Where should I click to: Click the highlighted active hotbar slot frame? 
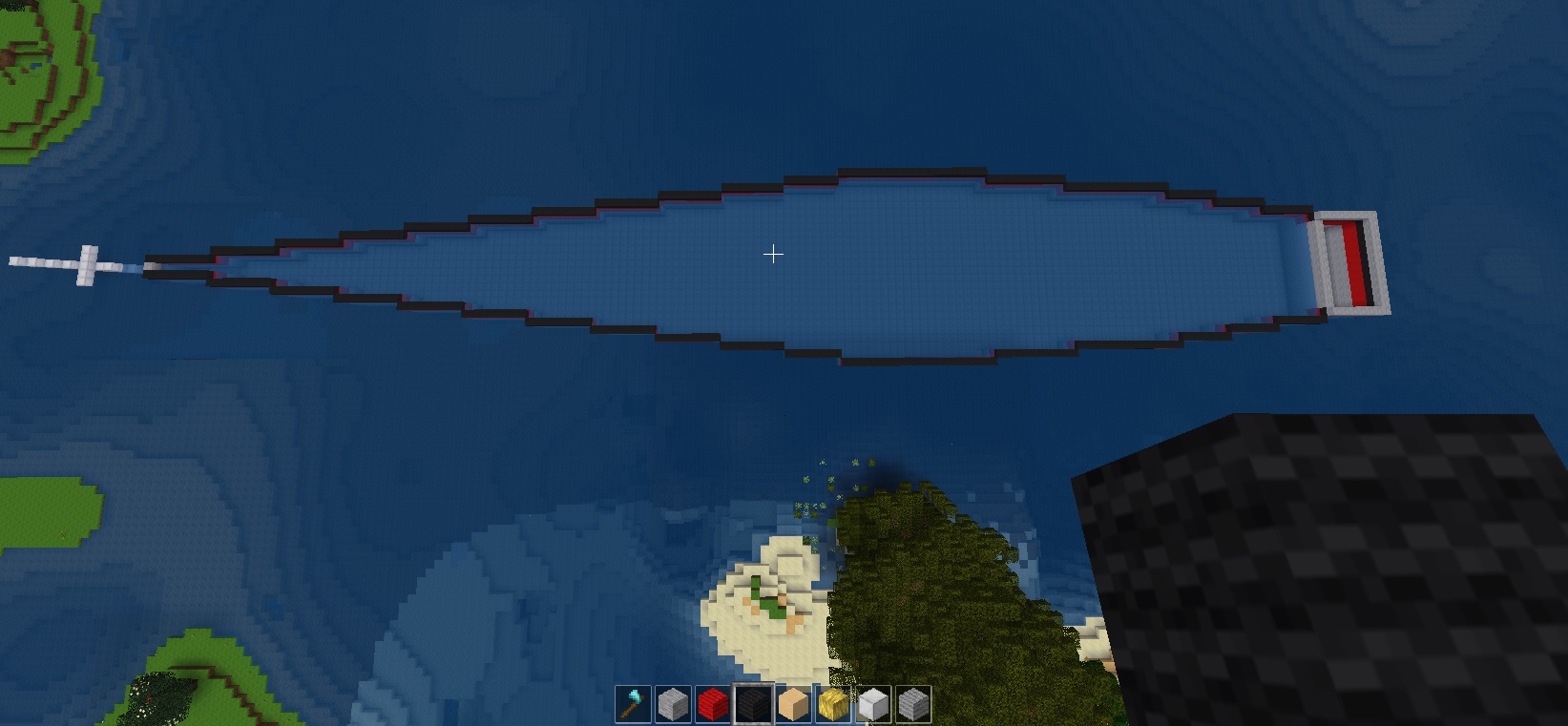(x=753, y=703)
